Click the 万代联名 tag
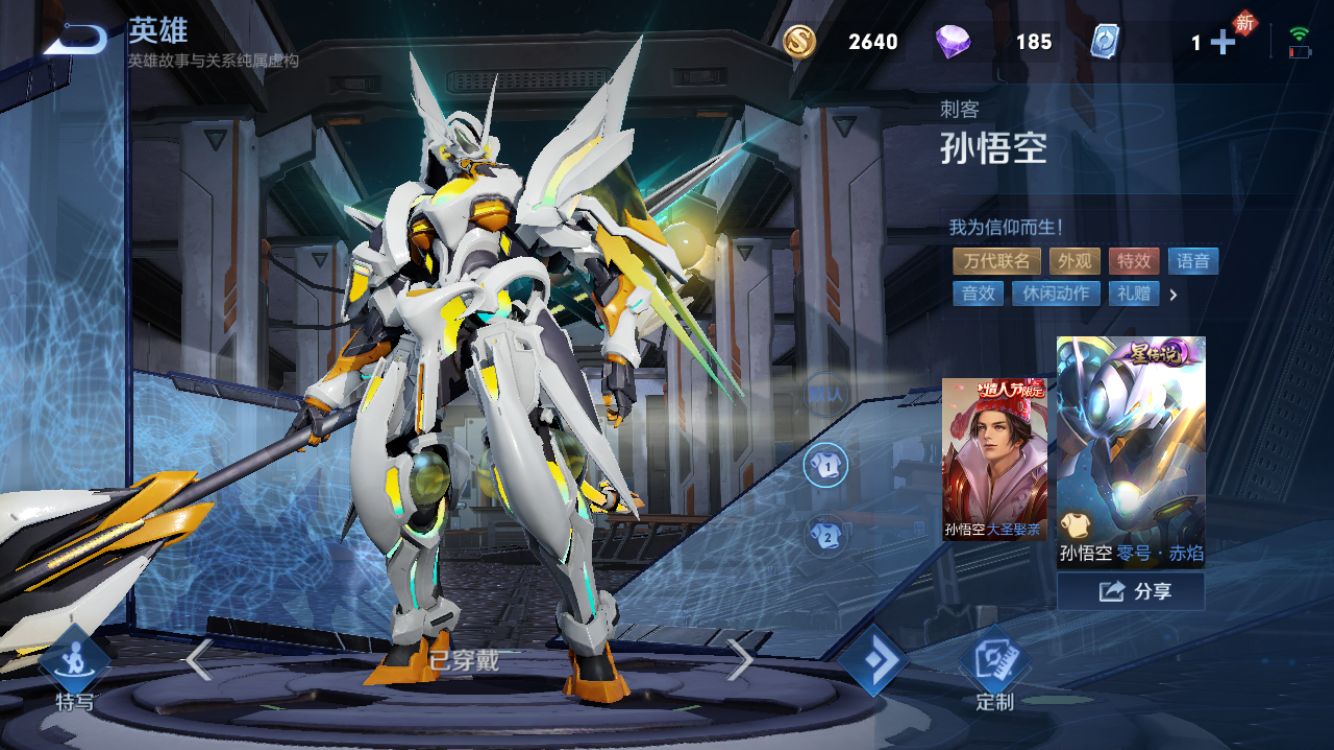1334x750 pixels. [996, 261]
